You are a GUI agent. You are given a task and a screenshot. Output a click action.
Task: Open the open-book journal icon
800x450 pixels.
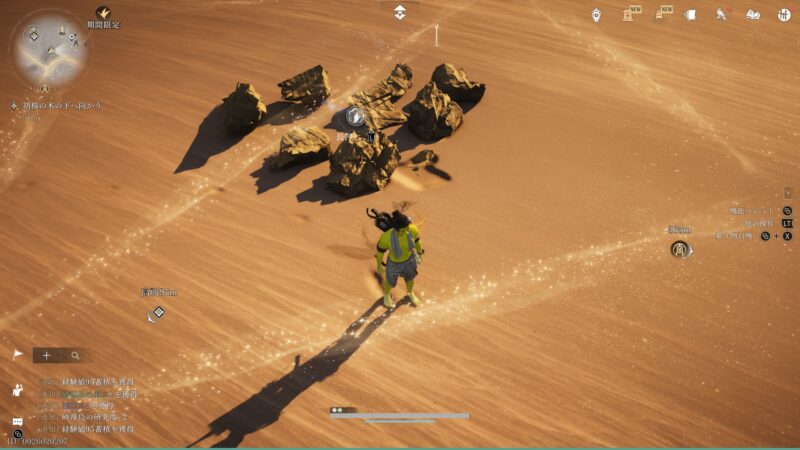pyautogui.click(x=753, y=14)
